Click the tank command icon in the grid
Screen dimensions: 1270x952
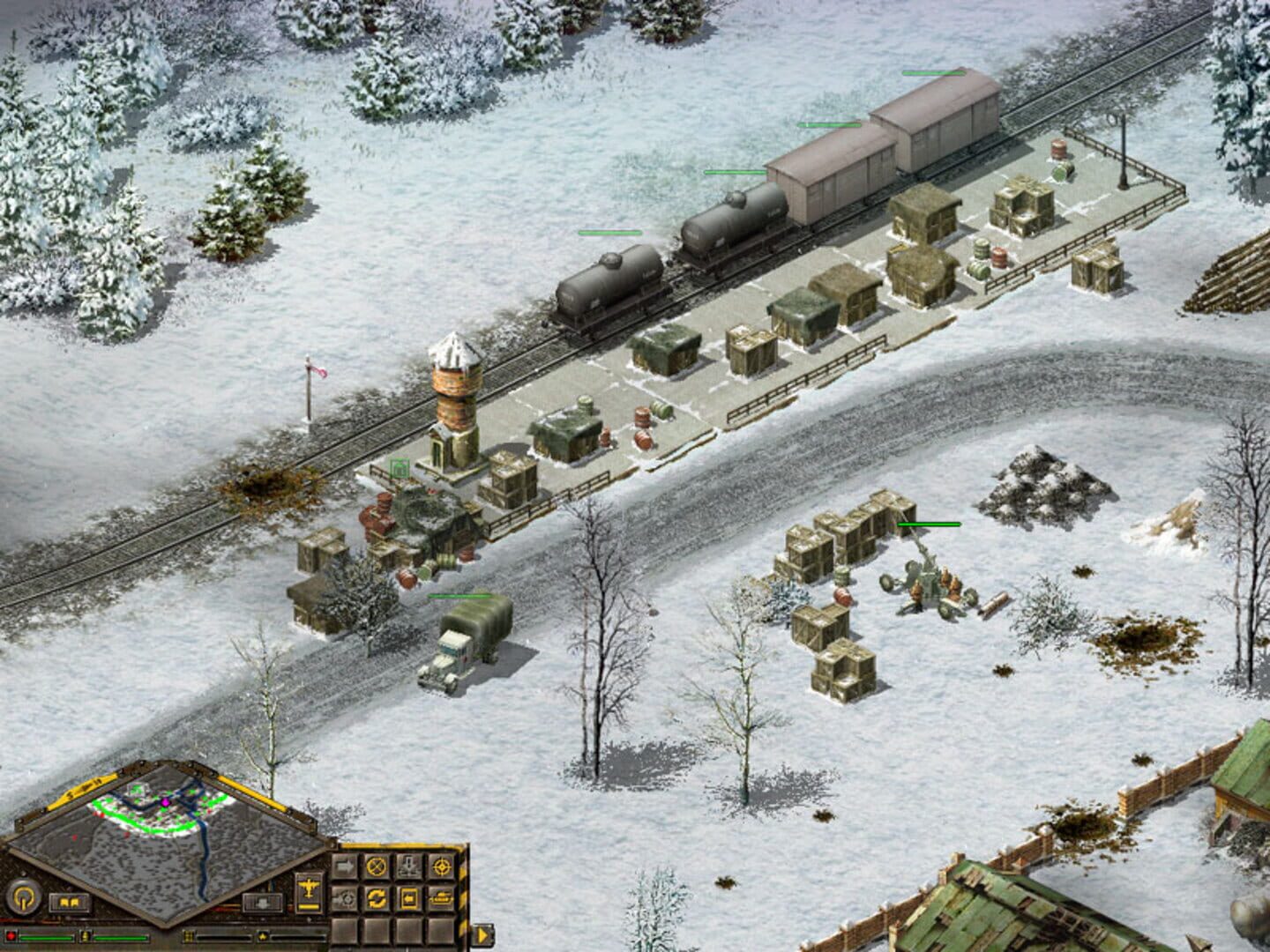click(441, 898)
